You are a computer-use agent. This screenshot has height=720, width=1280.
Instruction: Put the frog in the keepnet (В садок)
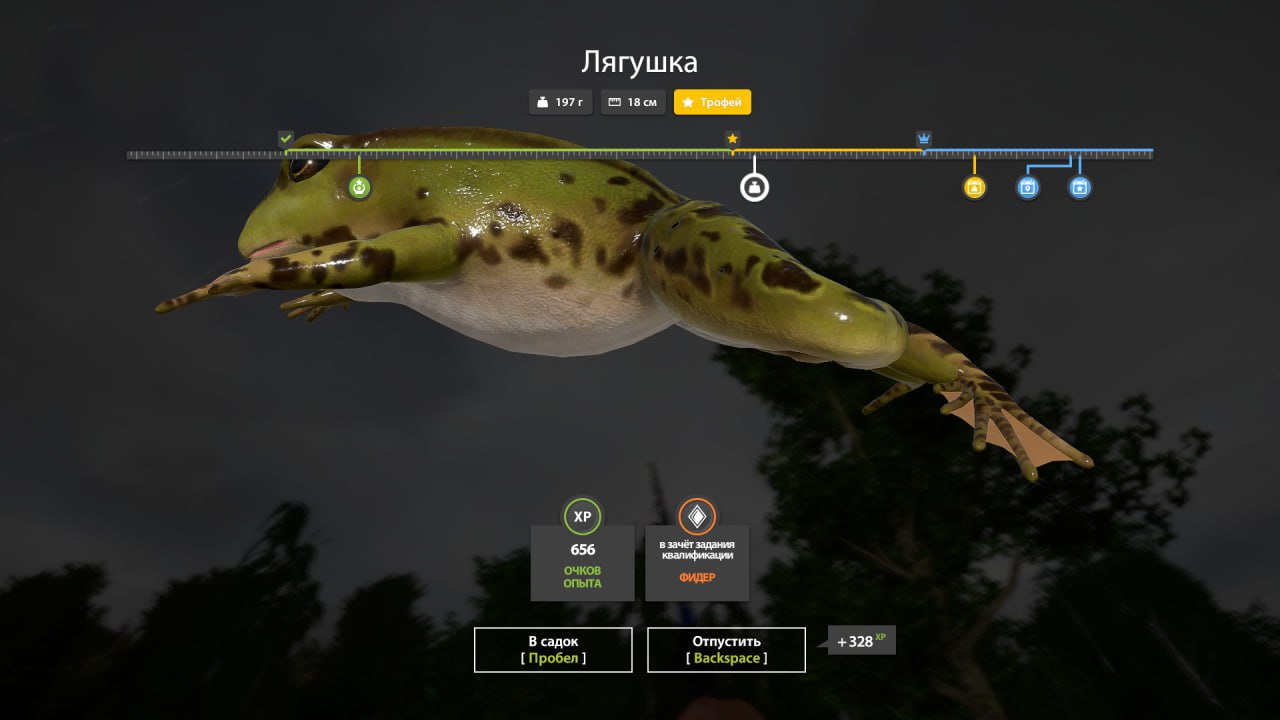[x=553, y=649]
